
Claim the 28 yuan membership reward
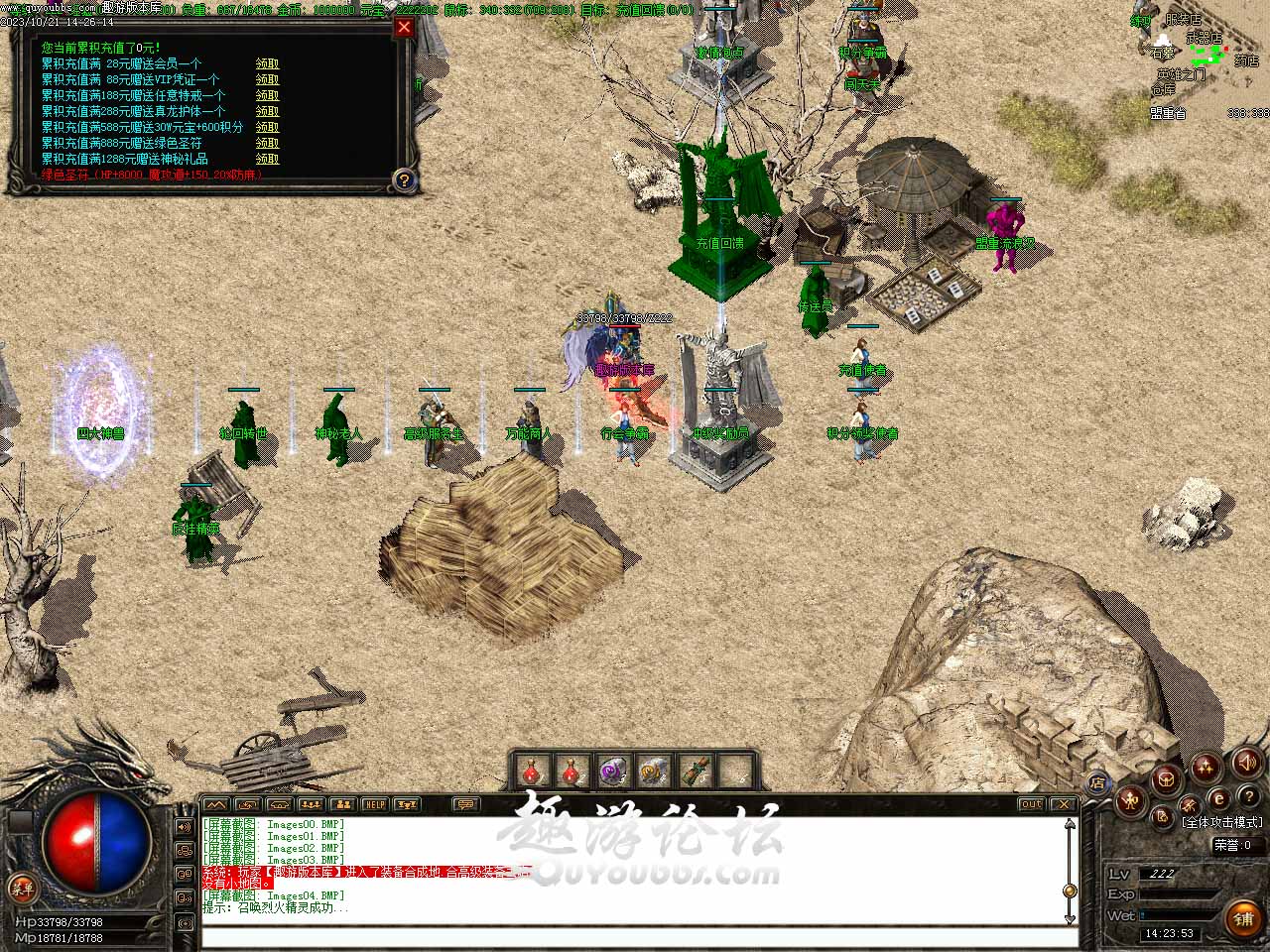pos(267,63)
